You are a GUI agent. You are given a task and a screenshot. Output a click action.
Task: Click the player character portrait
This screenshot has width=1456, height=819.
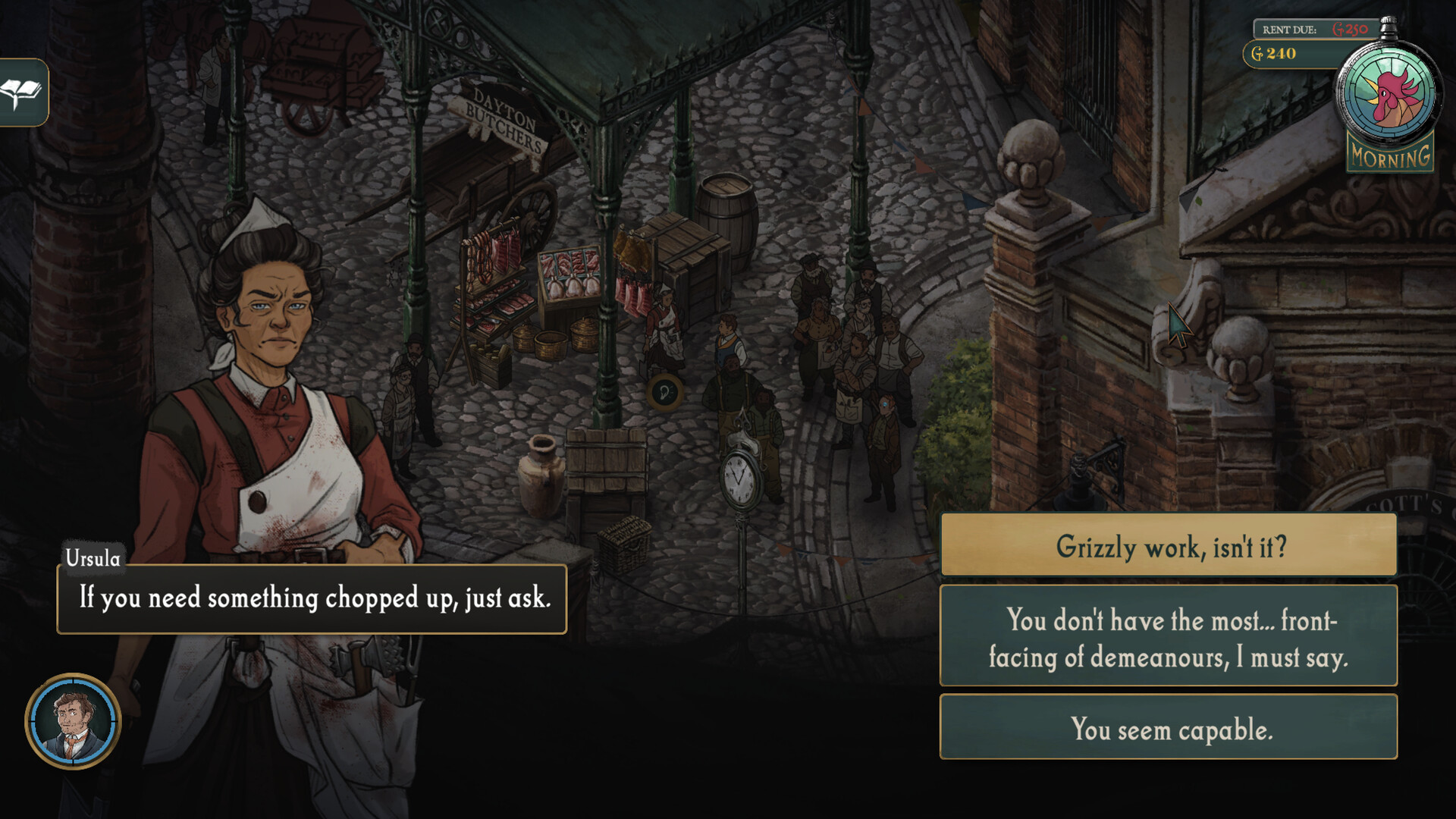click(x=74, y=721)
